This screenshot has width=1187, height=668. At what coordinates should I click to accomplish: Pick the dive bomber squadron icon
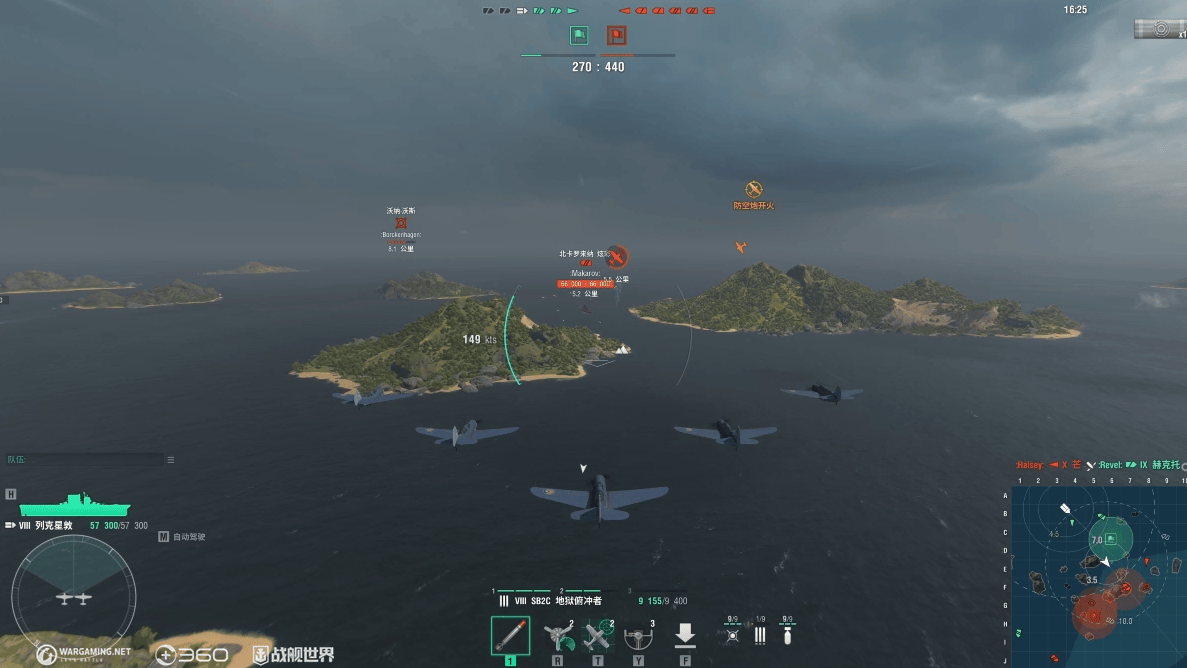click(x=788, y=634)
